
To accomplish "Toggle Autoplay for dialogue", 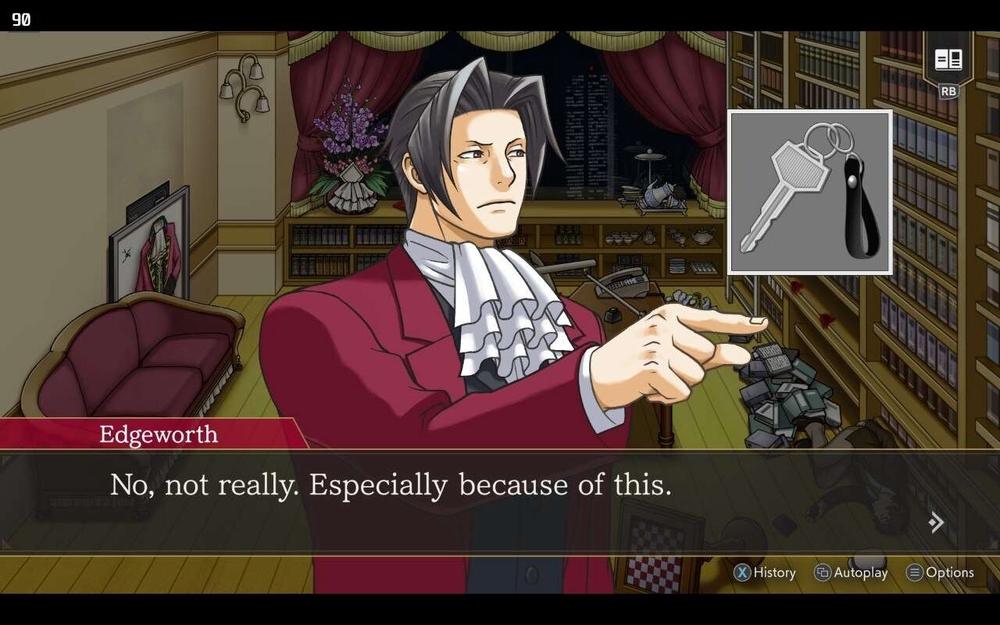I will tap(851, 573).
